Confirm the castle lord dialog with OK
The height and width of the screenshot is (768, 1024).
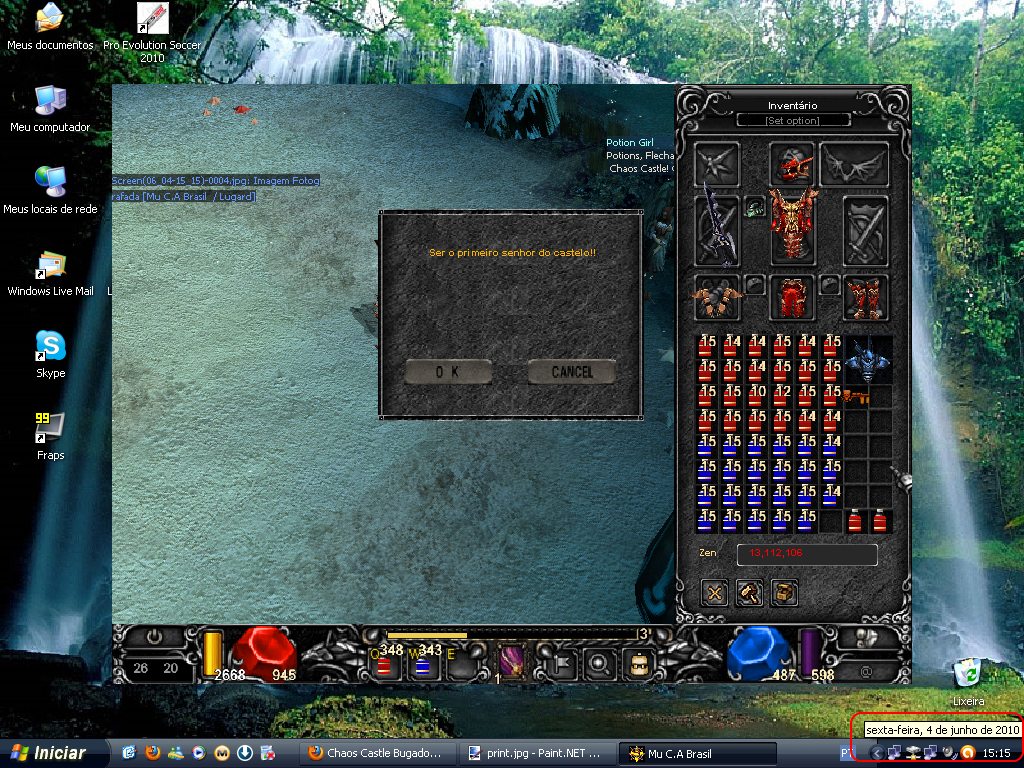pyautogui.click(x=448, y=372)
